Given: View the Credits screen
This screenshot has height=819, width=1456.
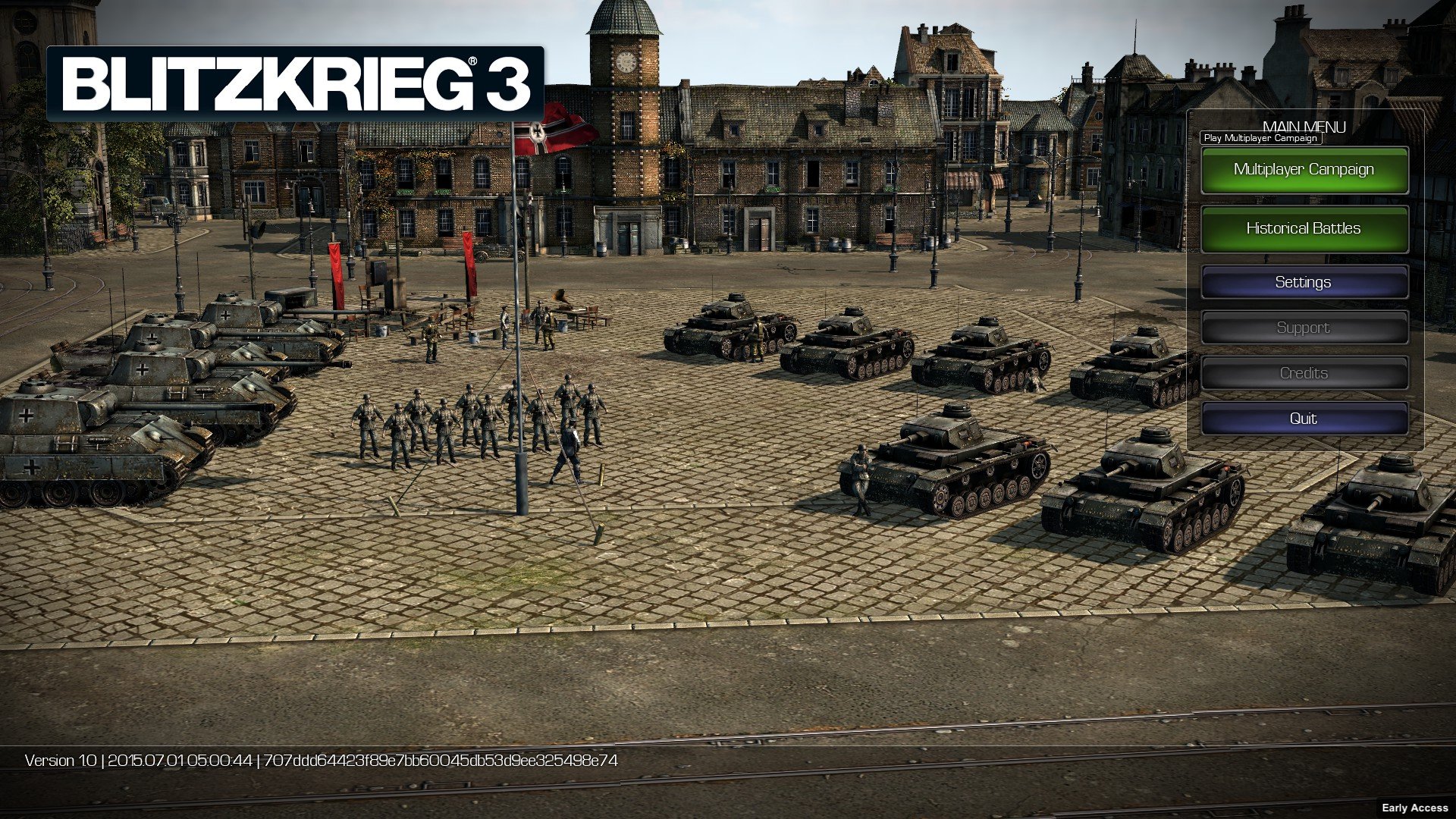Looking at the screenshot, I should [1304, 373].
